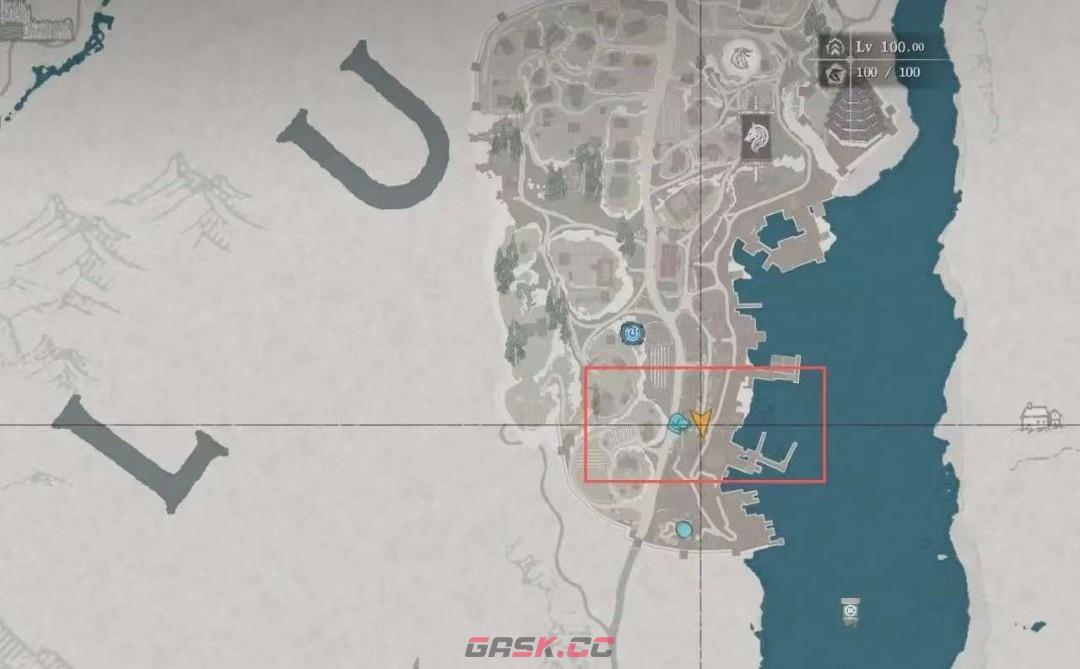Select the blue clock map marker

tap(632, 333)
